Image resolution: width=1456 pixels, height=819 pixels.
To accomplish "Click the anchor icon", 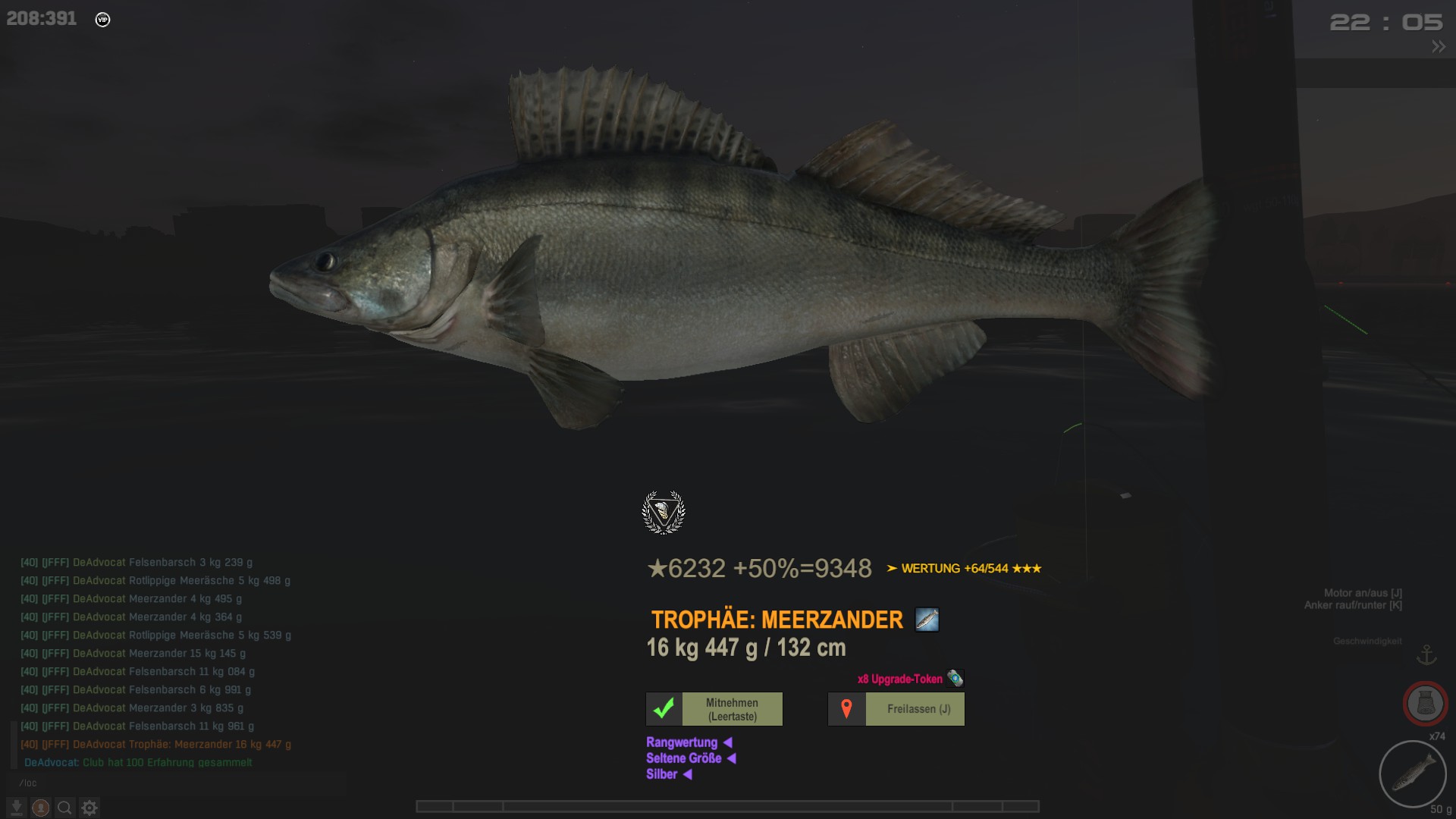I will [1426, 654].
